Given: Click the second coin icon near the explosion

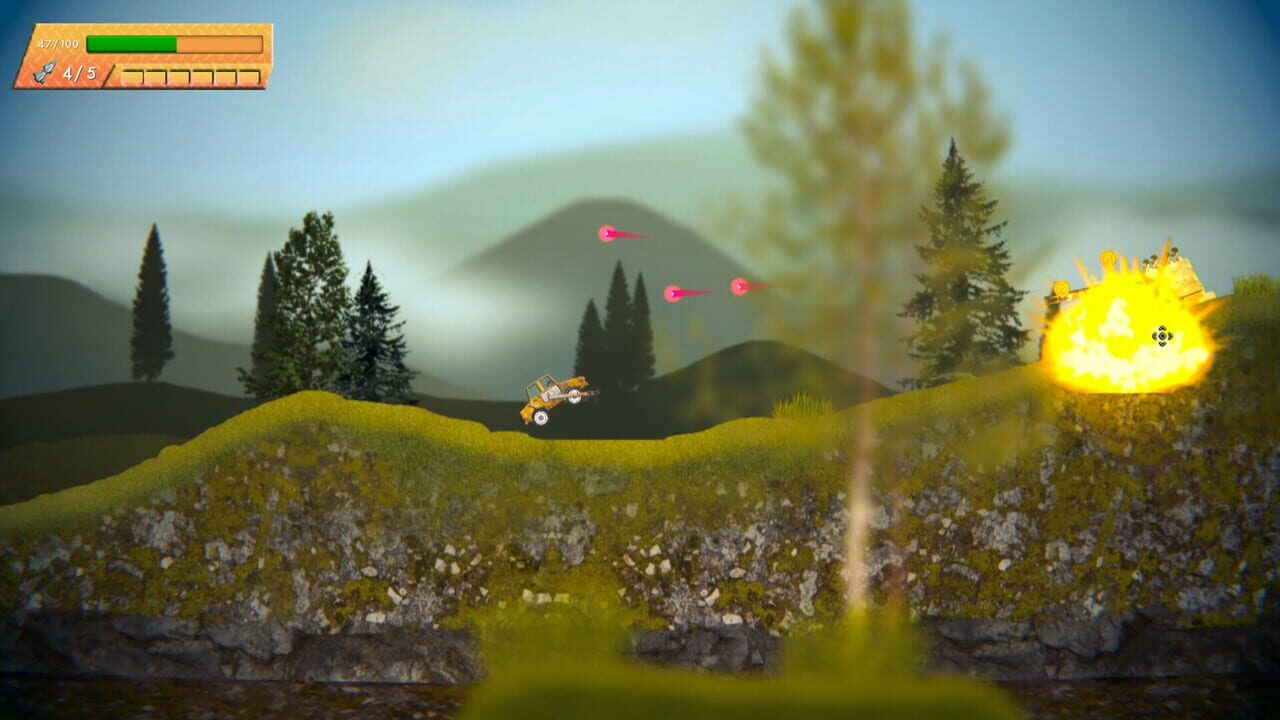Looking at the screenshot, I should click(x=1061, y=287).
